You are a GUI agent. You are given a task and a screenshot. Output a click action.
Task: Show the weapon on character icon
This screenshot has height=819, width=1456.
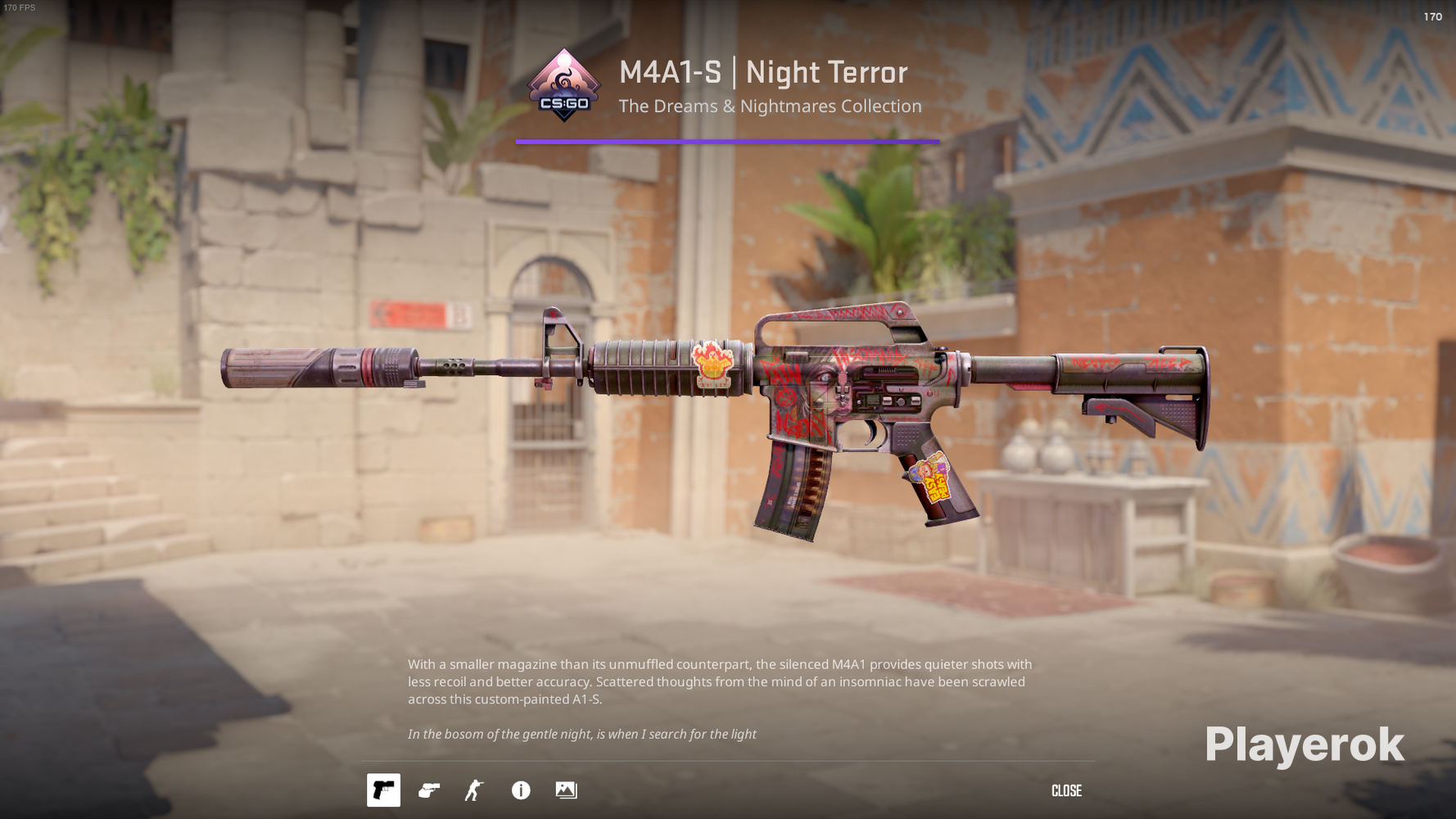474,790
